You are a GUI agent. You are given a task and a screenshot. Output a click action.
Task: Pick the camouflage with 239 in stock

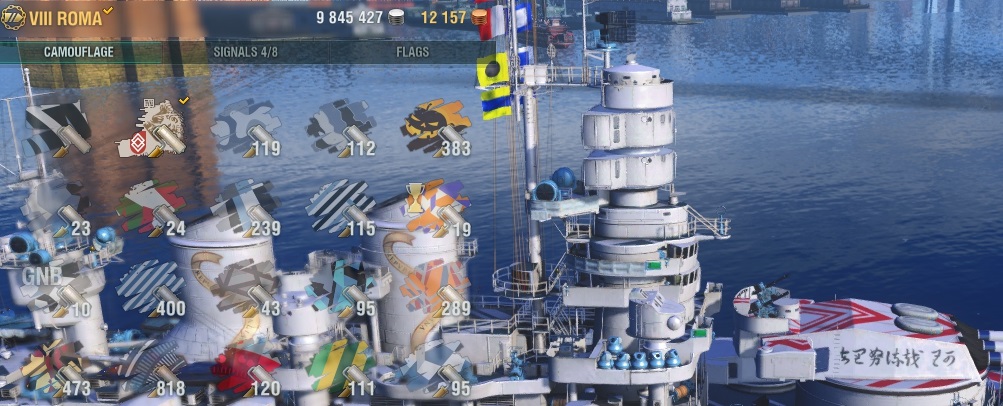[x=246, y=208]
